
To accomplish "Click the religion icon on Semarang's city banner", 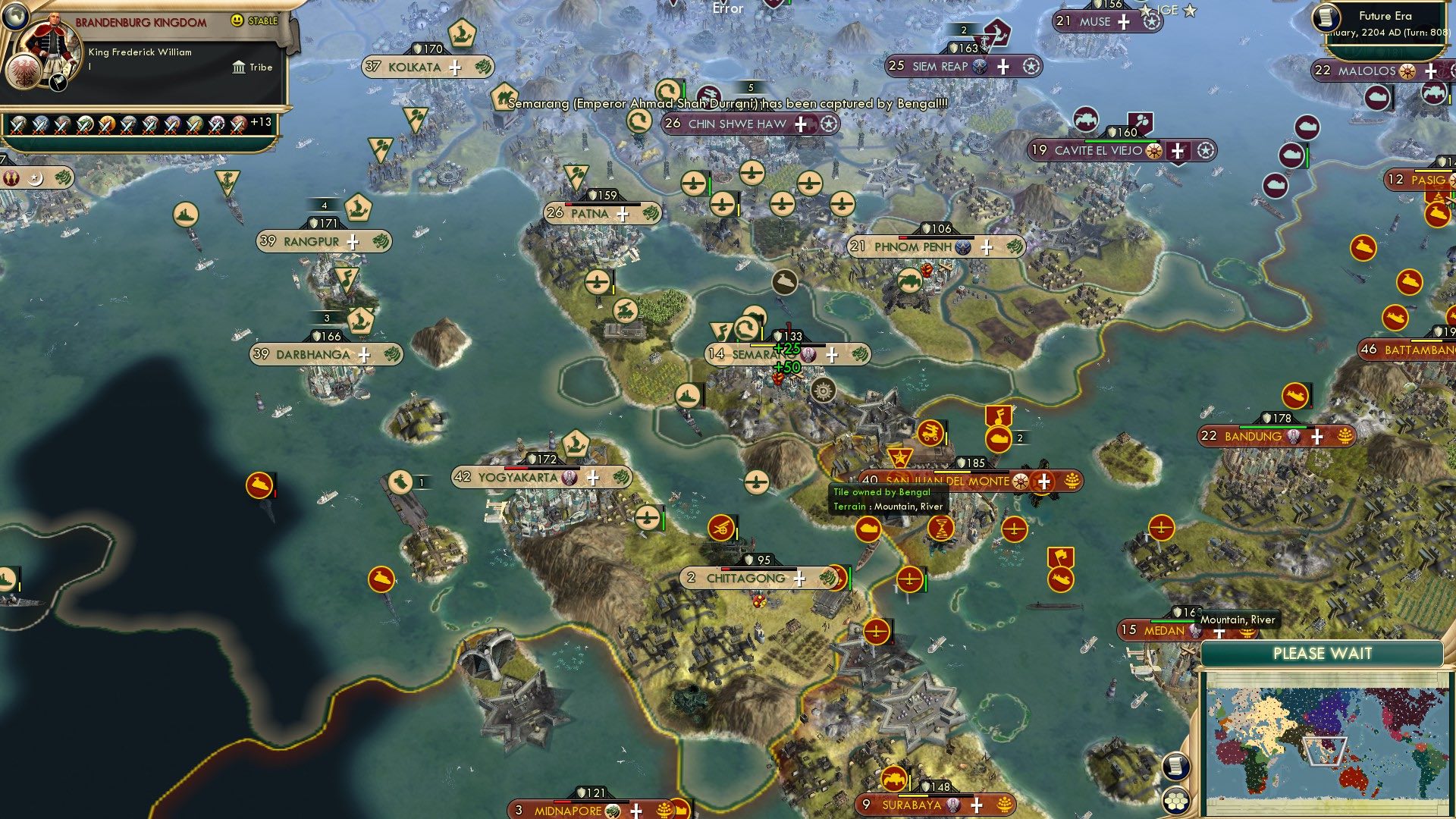I will coord(808,356).
